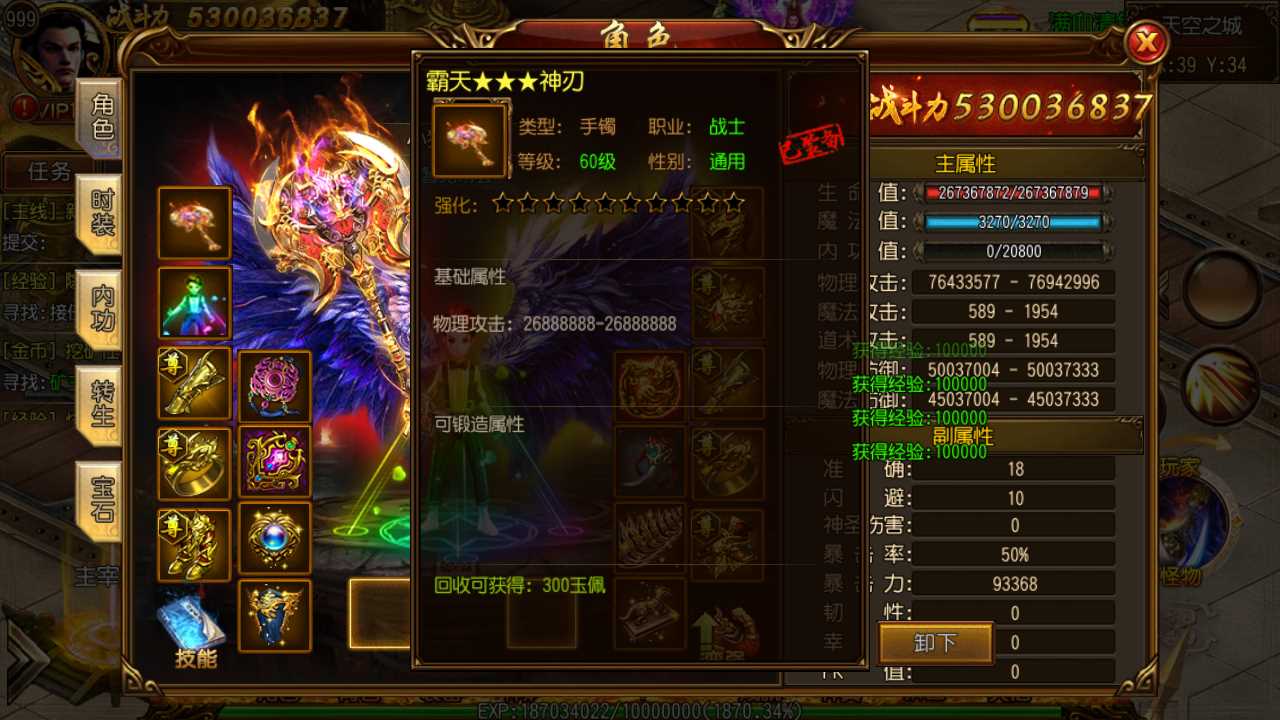Open the fashion outfit slot showing the green character
Screen dimensions: 1280x720
[193, 303]
